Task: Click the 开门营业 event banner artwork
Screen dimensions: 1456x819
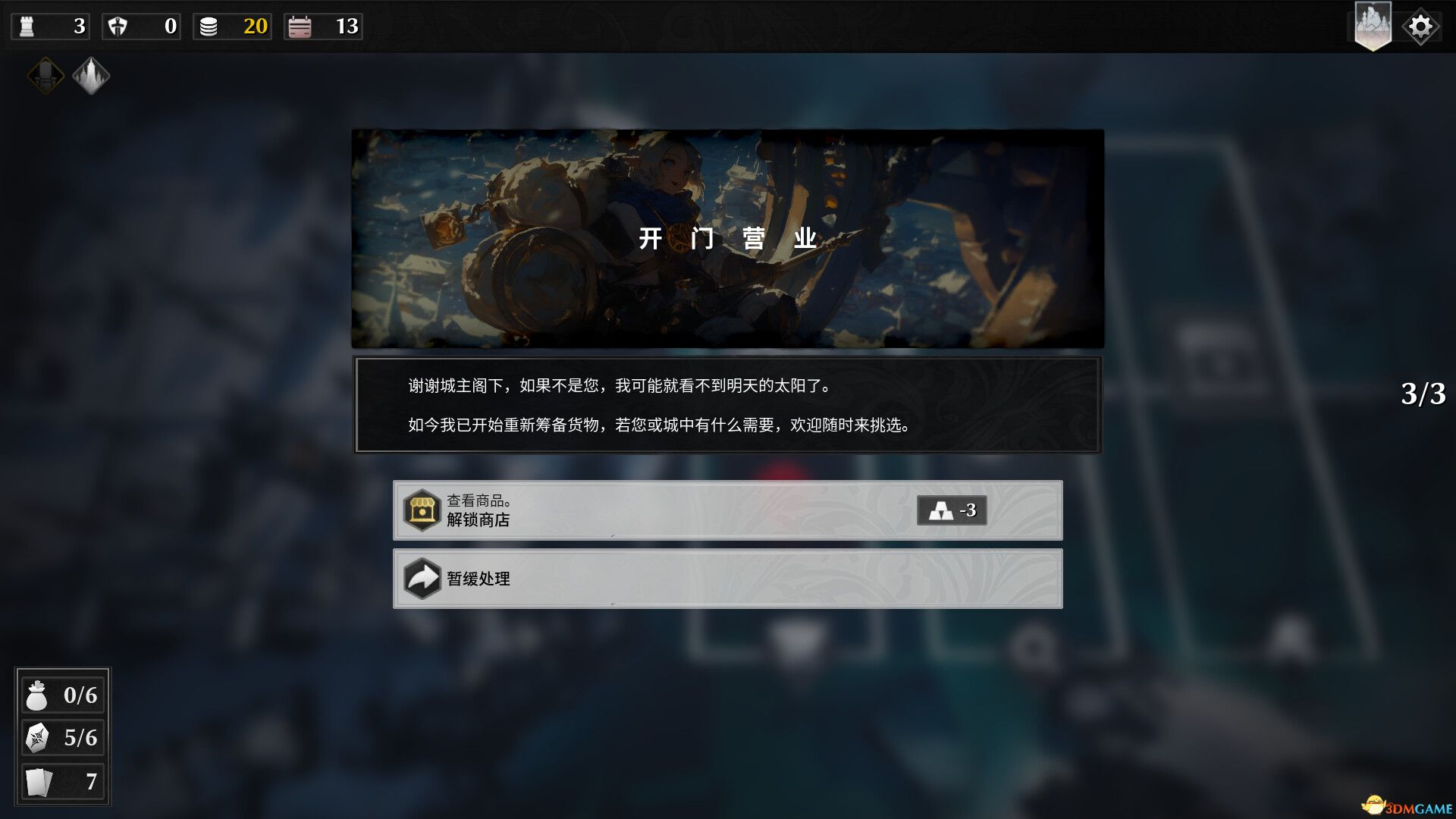Action: click(x=726, y=237)
